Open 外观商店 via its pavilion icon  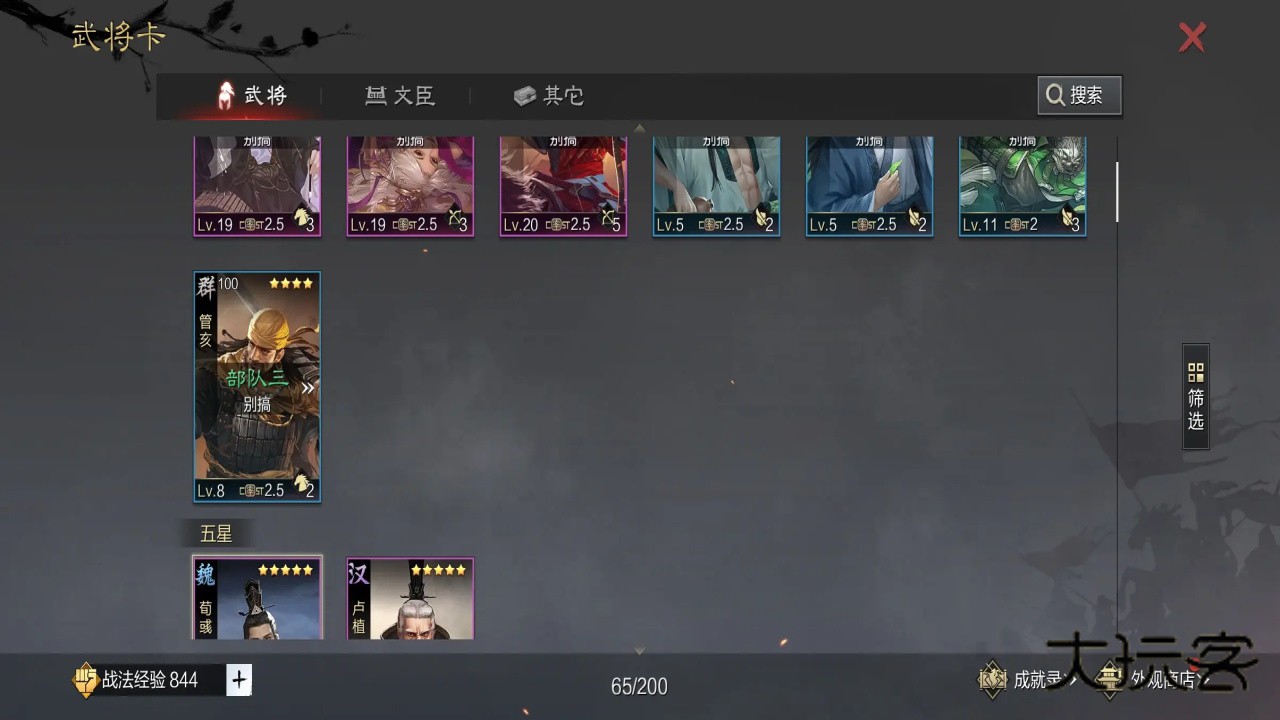1107,679
